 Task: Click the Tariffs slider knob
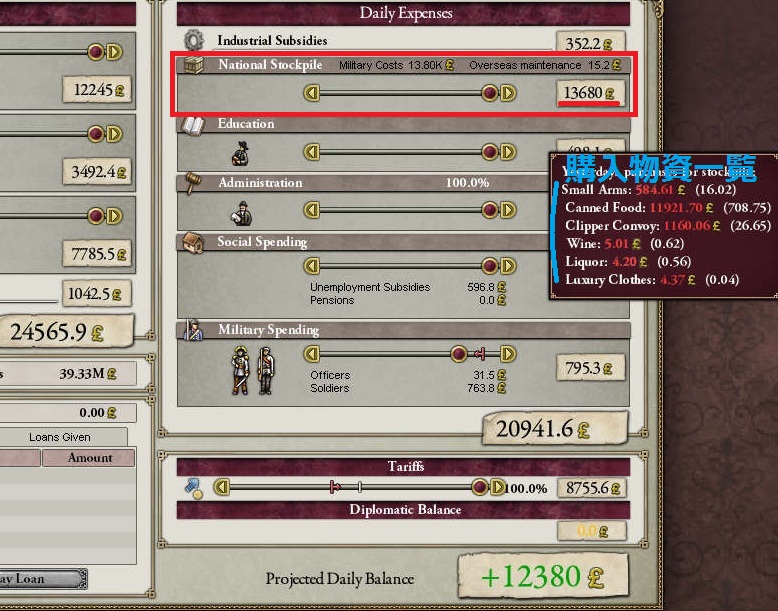coord(481,488)
